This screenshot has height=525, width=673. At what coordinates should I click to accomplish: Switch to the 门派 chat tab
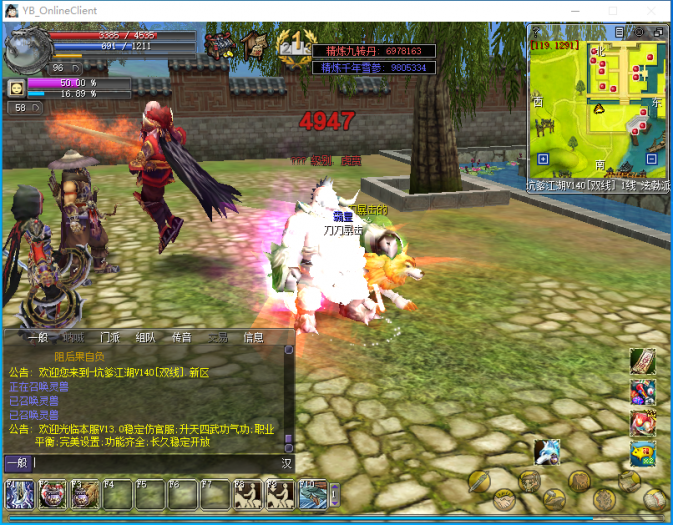tap(110, 338)
